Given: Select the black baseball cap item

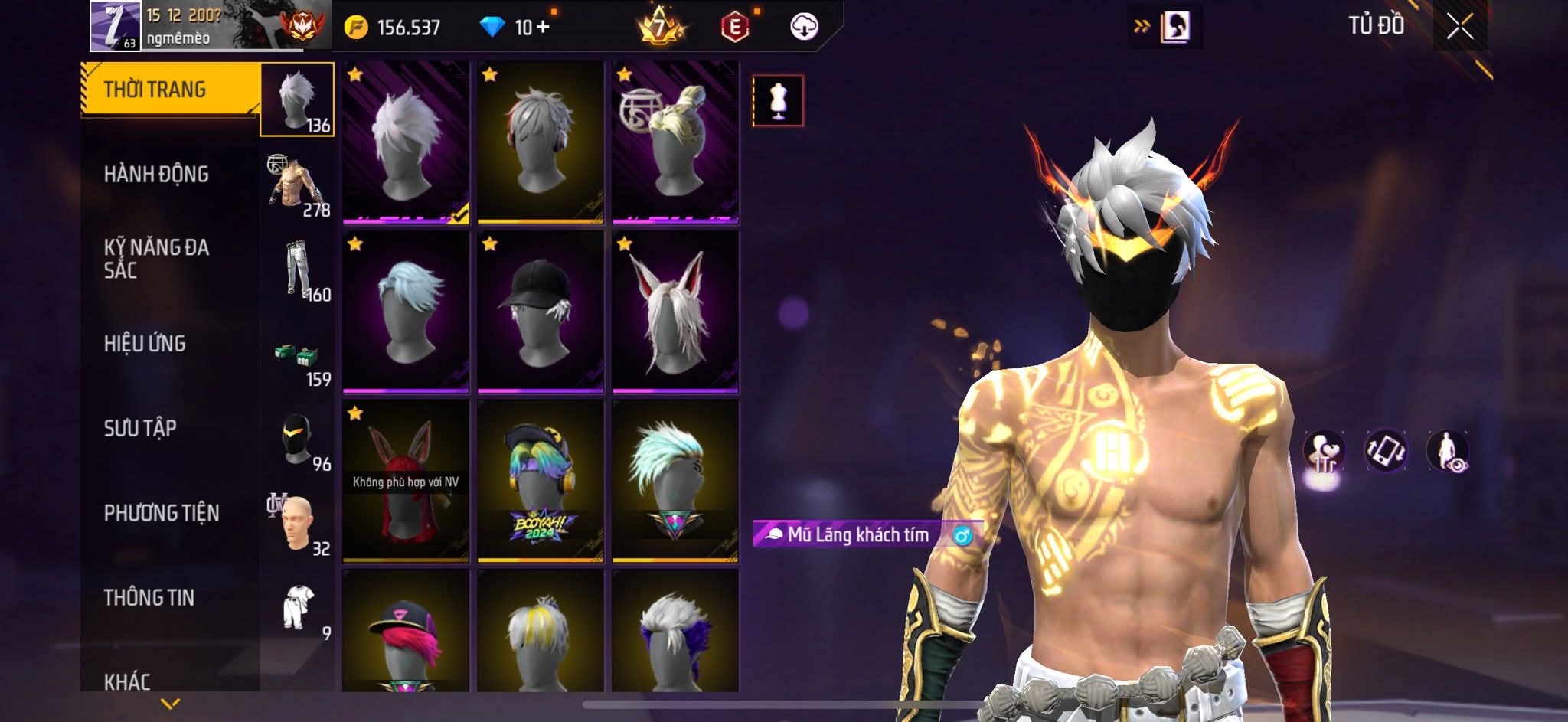Looking at the screenshot, I should (x=540, y=312).
